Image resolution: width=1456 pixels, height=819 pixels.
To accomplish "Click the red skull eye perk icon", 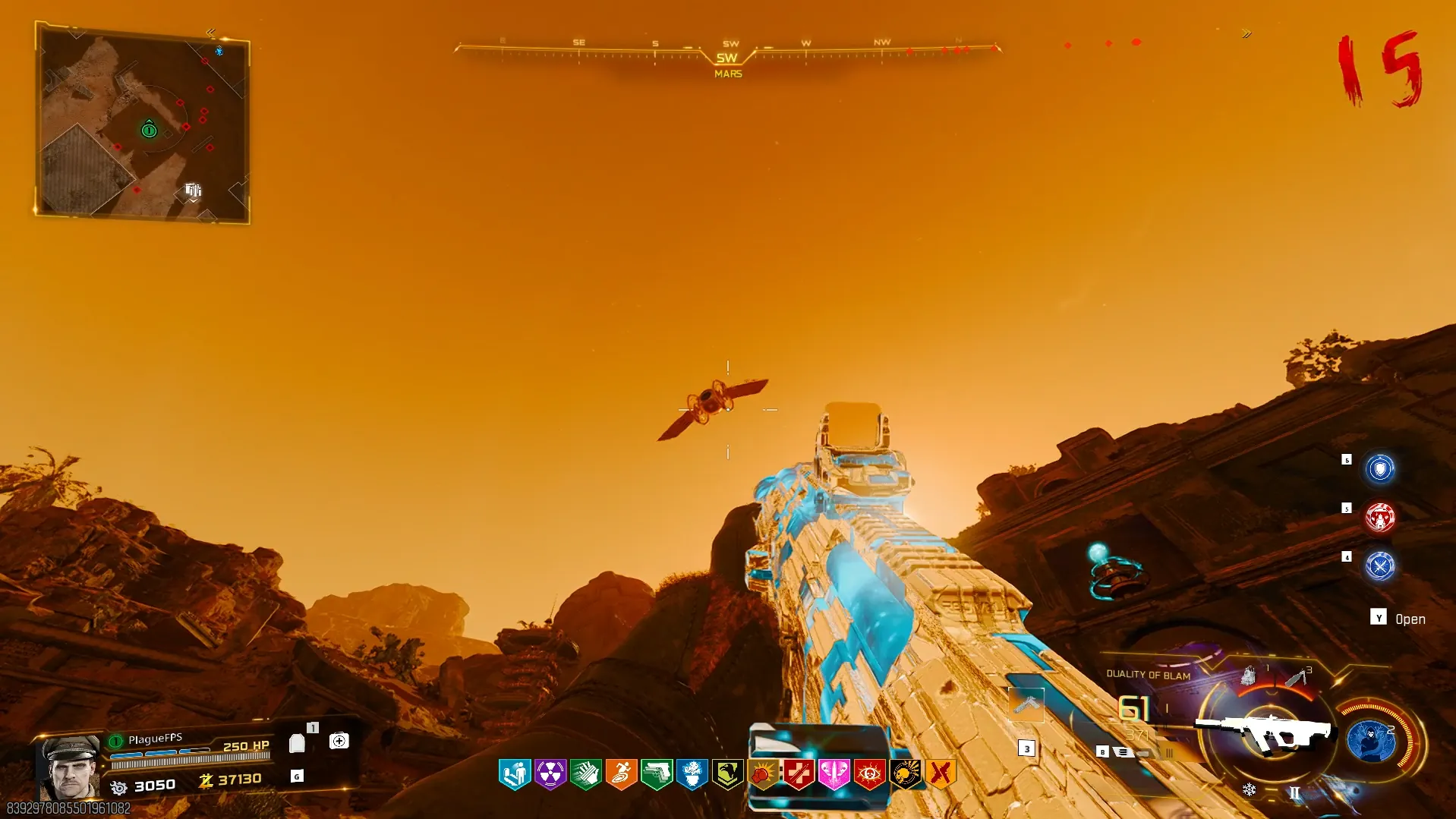I will click(869, 774).
